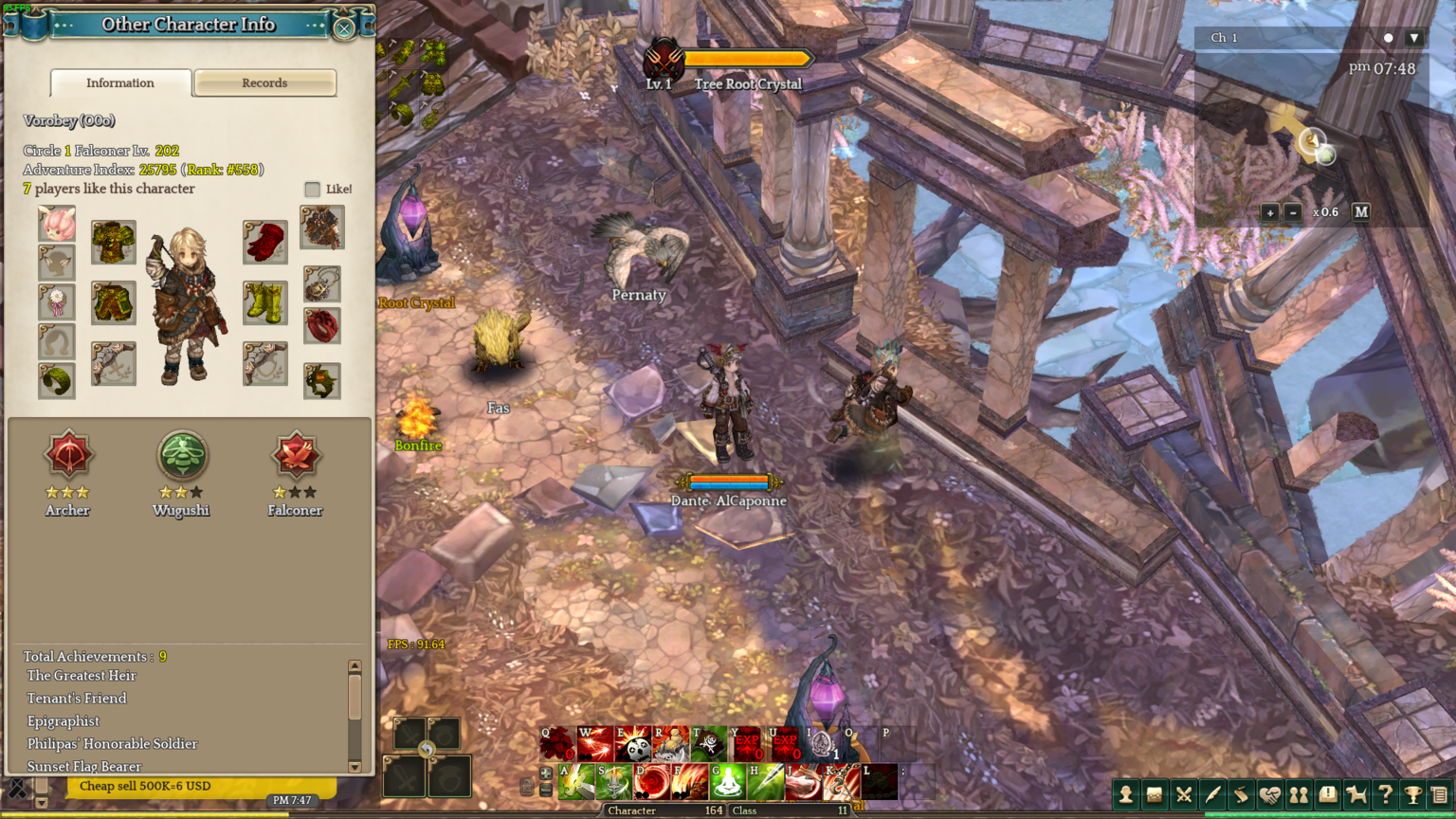Select The Greatest Heir achievement
Screen dimensions: 1456x819
[82, 676]
